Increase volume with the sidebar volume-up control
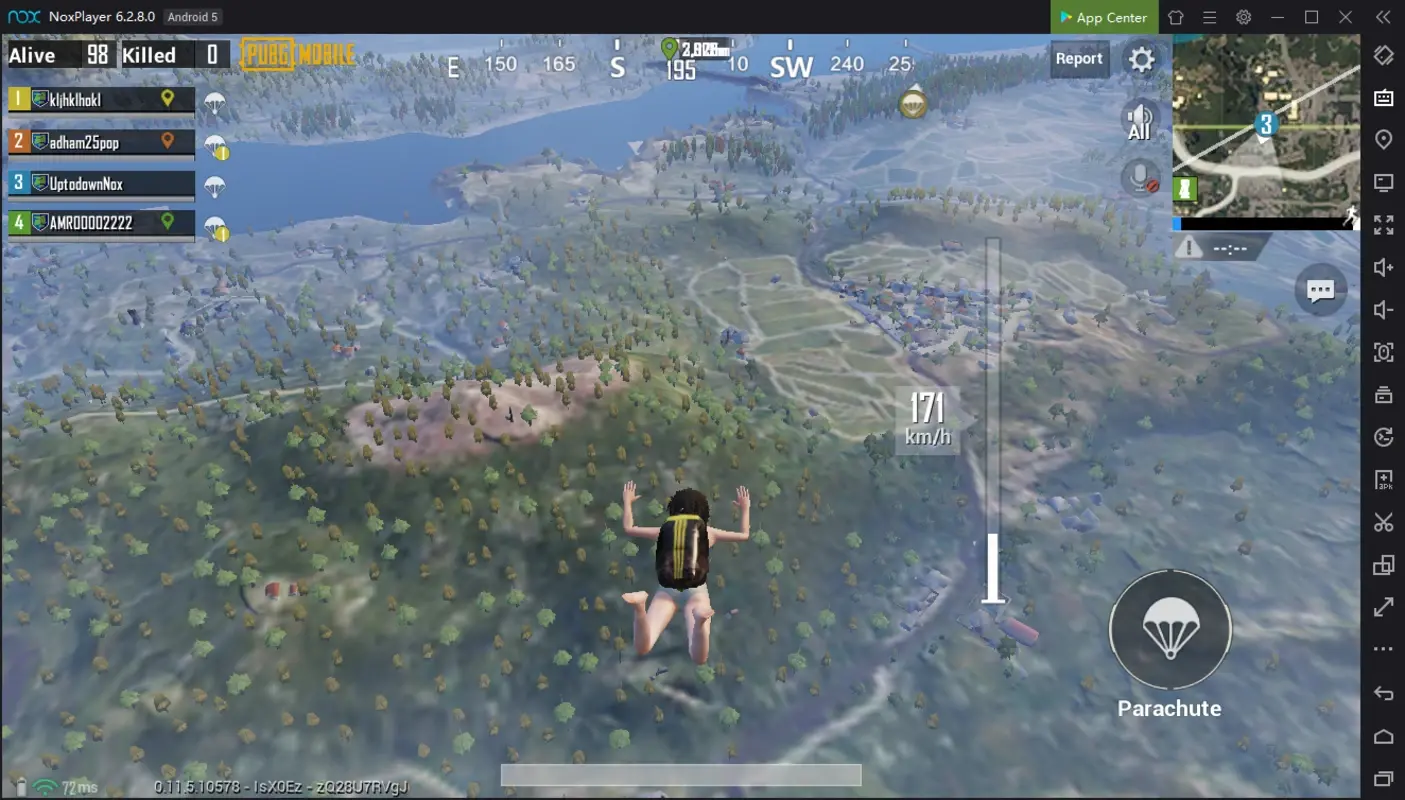The width and height of the screenshot is (1405, 800). pyautogui.click(x=1383, y=266)
